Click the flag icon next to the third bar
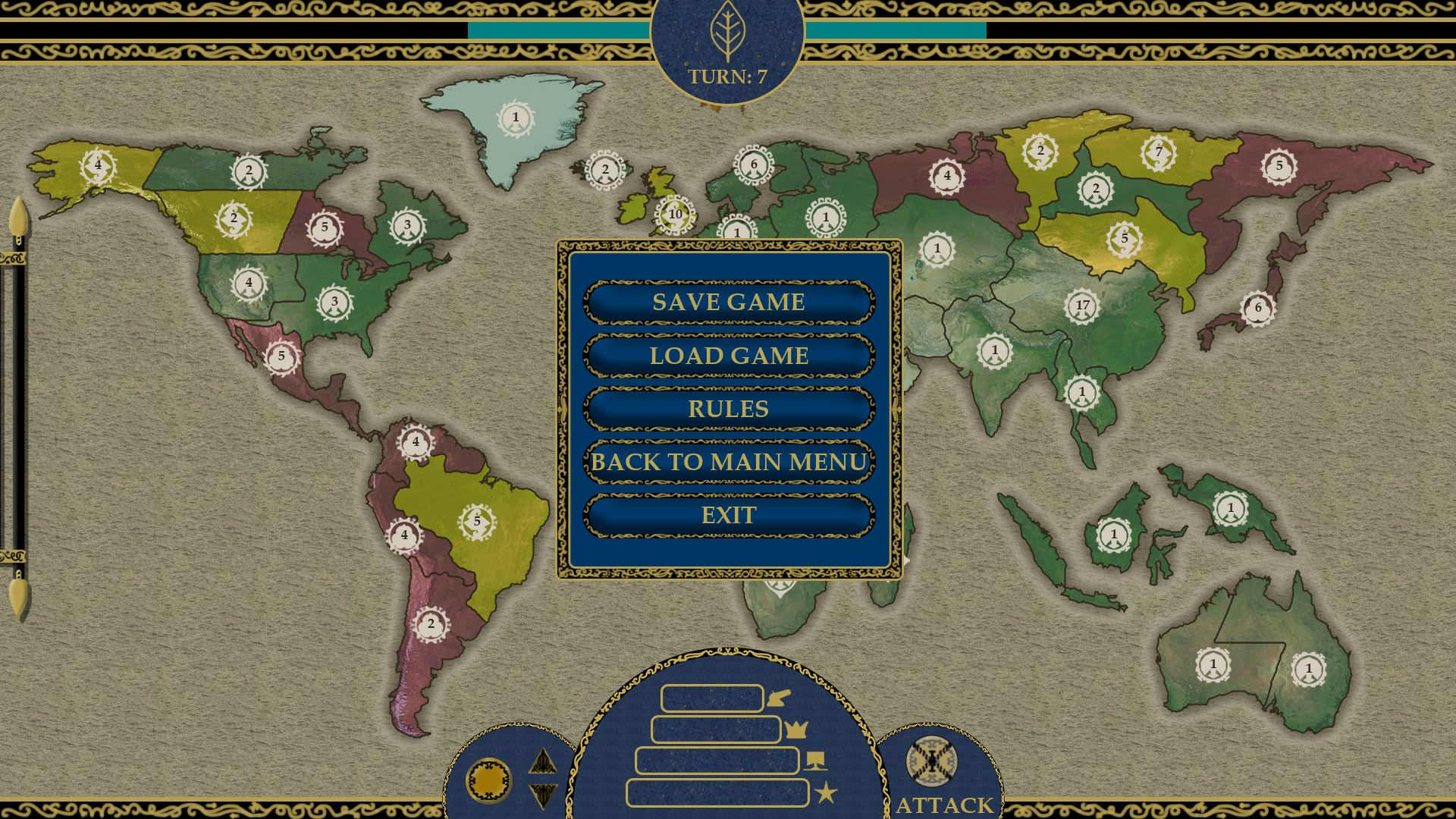Image resolution: width=1456 pixels, height=819 pixels. pos(814,762)
